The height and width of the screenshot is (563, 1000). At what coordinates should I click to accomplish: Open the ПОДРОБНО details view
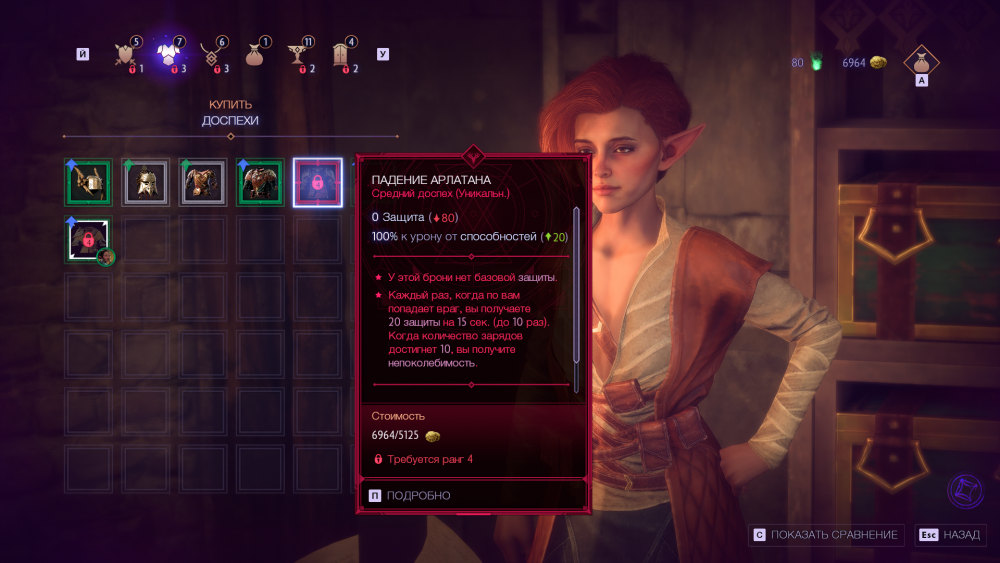tap(410, 495)
